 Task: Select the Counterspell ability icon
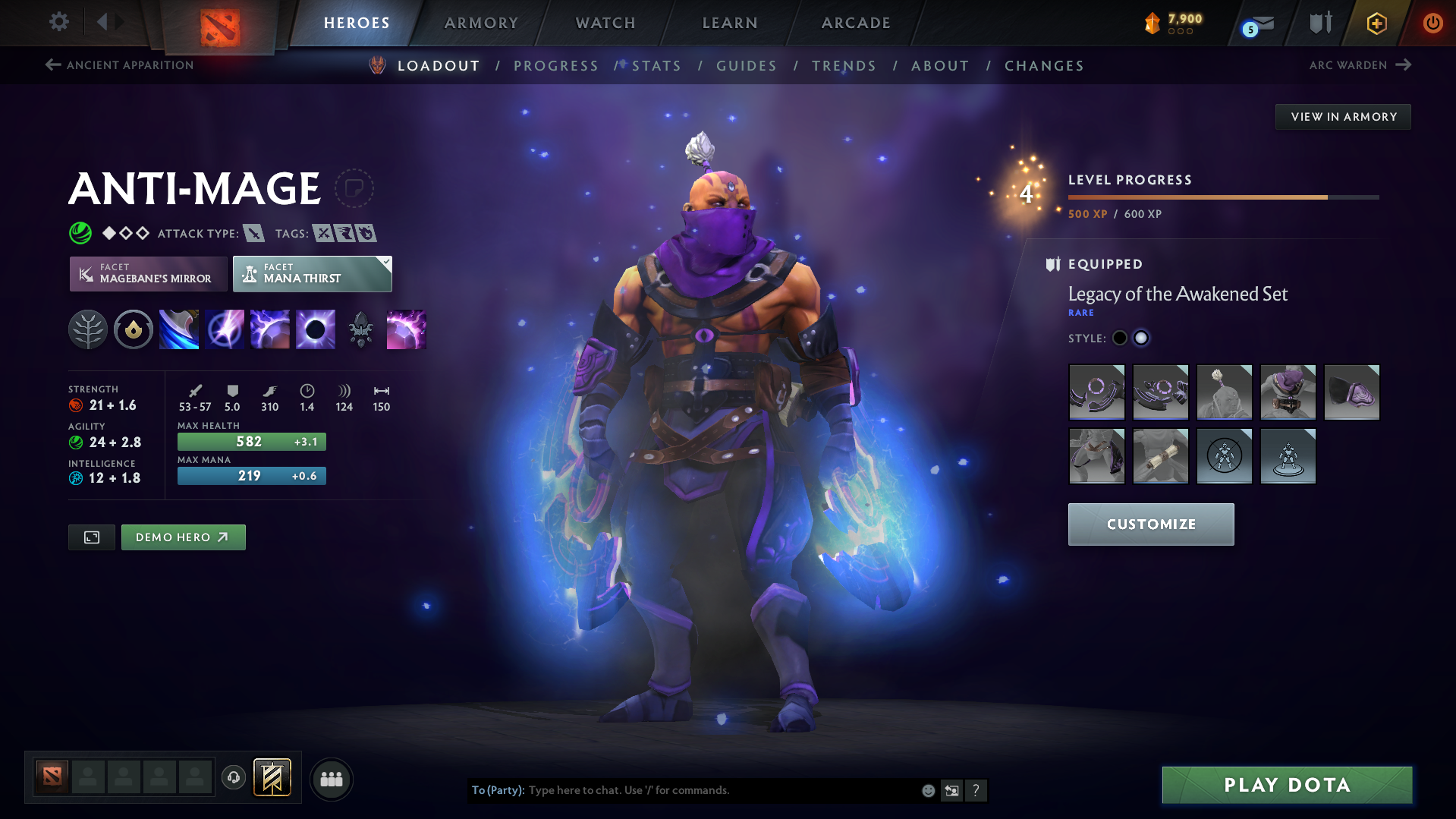coord(269,329)
